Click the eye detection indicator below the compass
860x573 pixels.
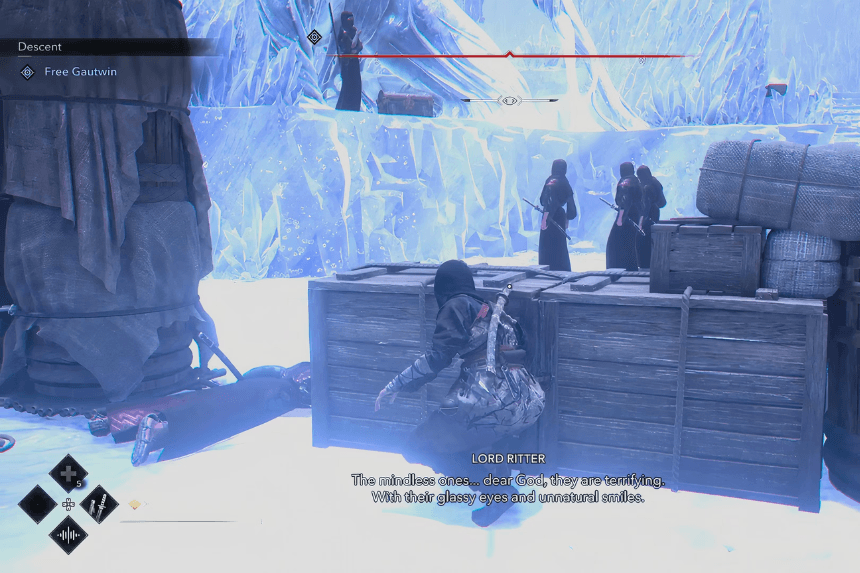coord(509,101)
